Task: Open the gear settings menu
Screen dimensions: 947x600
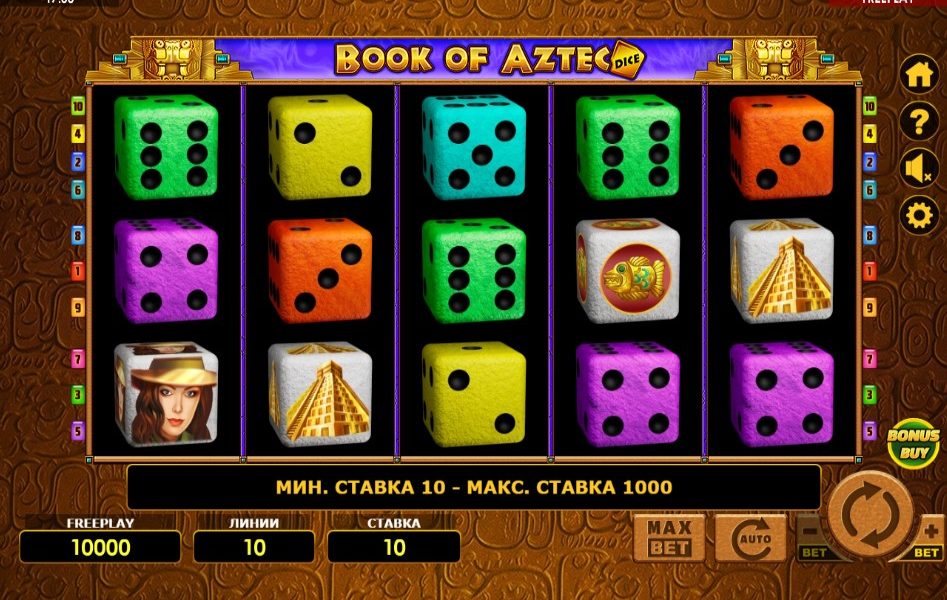Action: point(918,215)
